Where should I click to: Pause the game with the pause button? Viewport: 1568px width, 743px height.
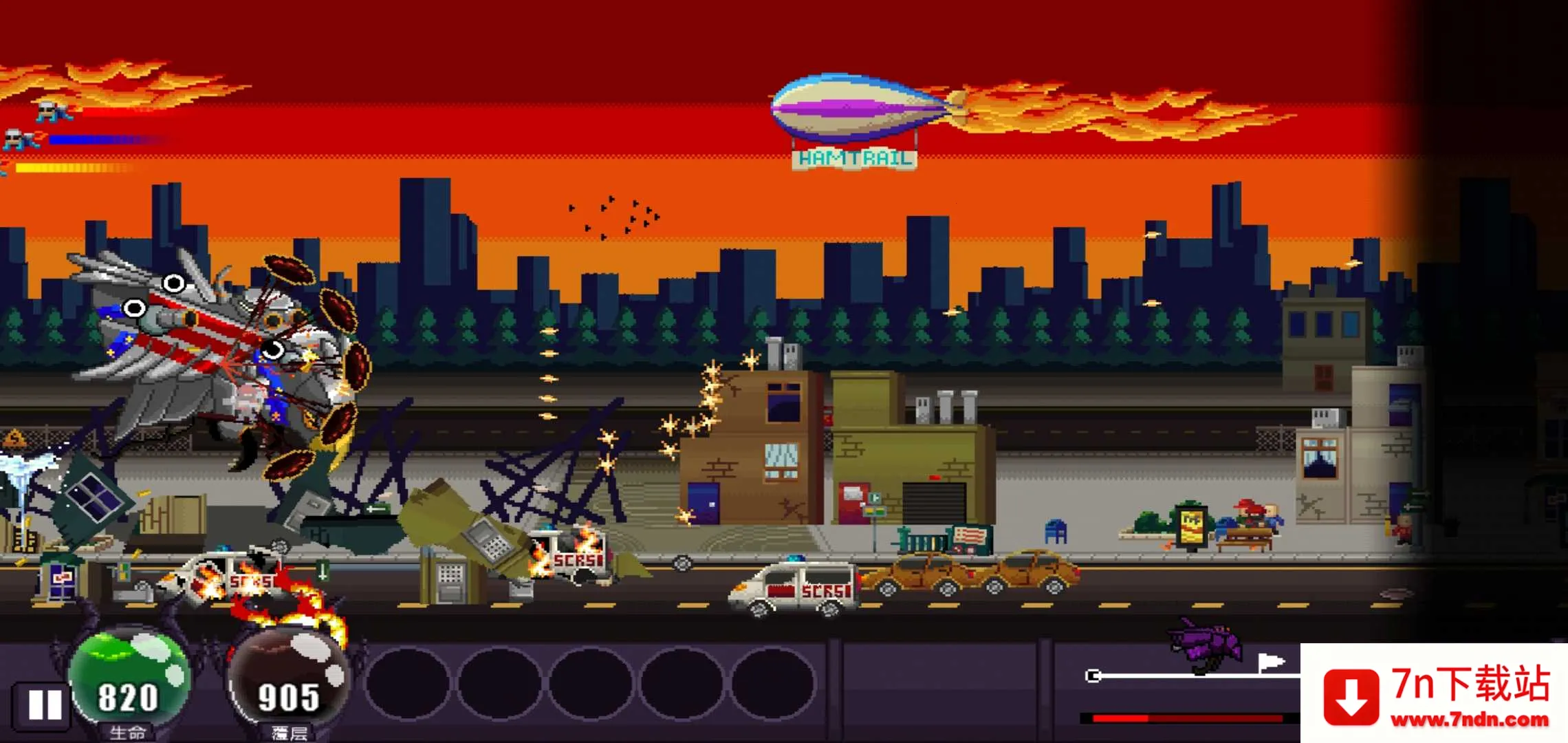45,704
